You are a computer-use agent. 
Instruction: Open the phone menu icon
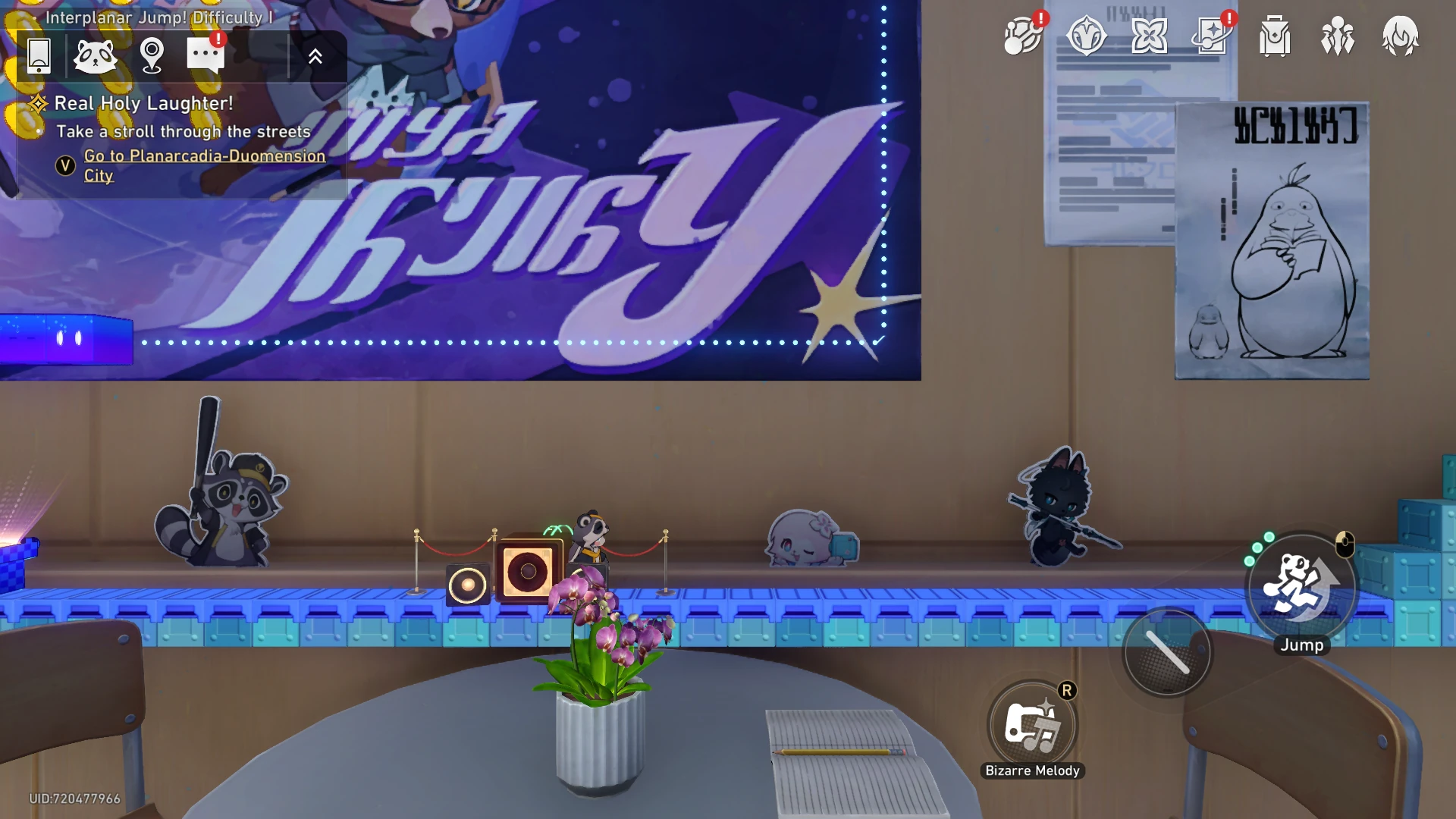39,55
